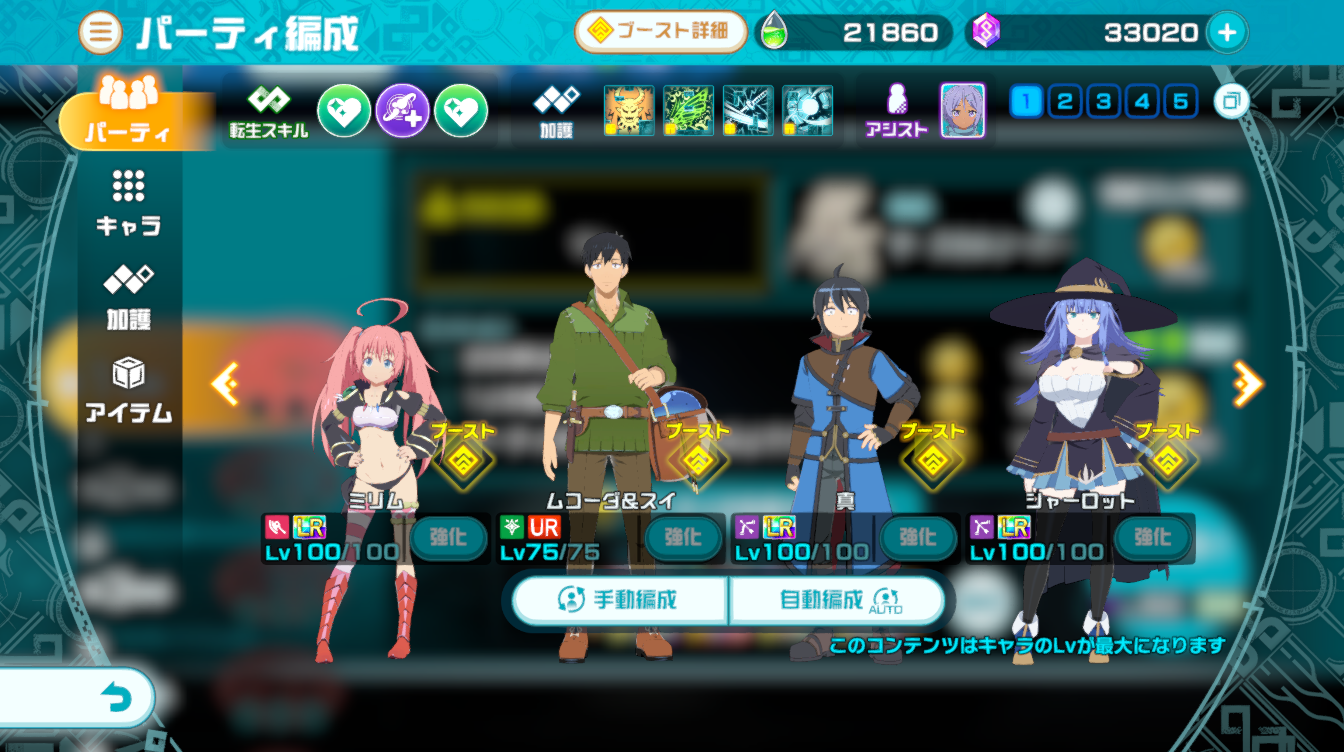Show previous party with left arrow

(x=224, y=383)
